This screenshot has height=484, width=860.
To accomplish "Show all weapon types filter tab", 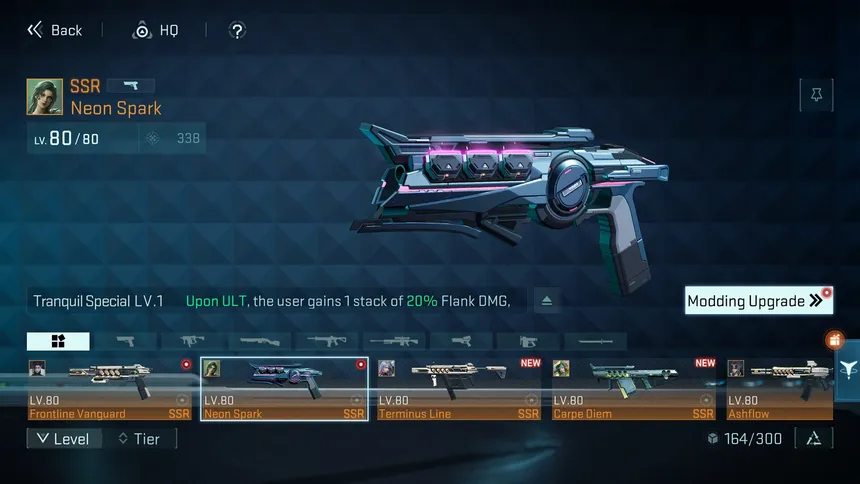I will click(58, 341).
